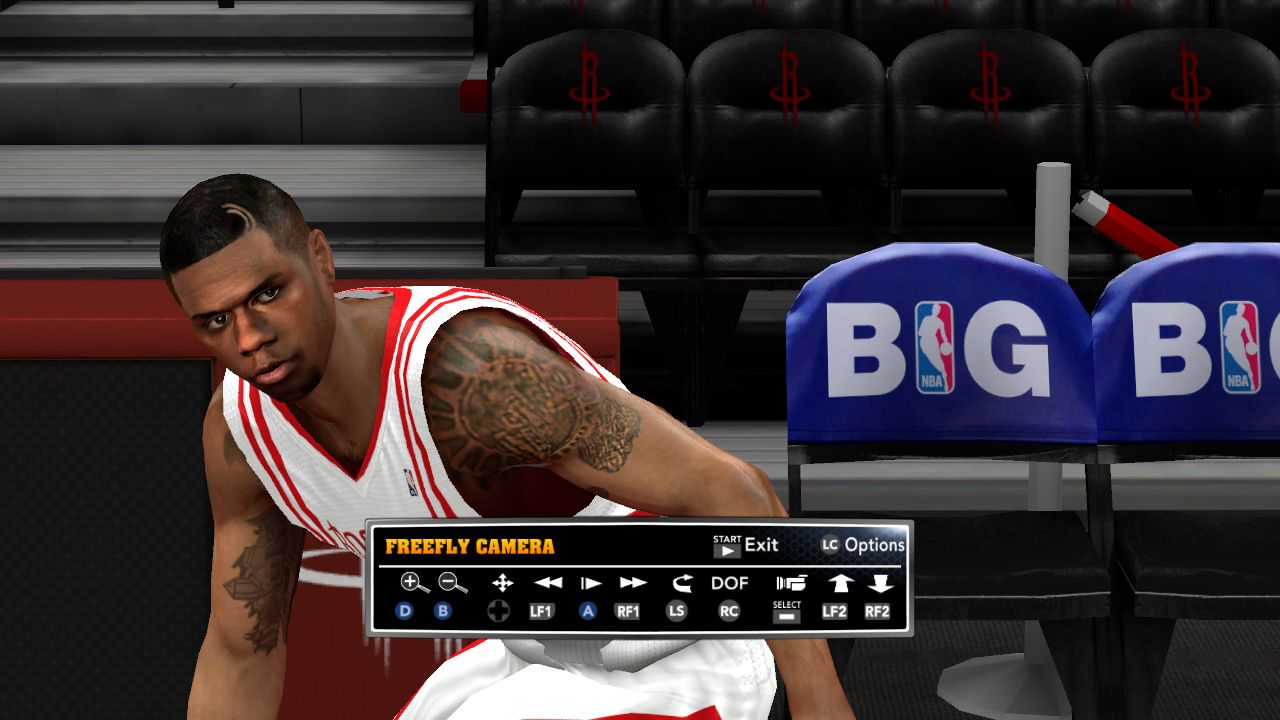Lower the camera with the down arrow
Image resolution: width=1280 pixels, height=720 pixels.
[x=879, y=583]
